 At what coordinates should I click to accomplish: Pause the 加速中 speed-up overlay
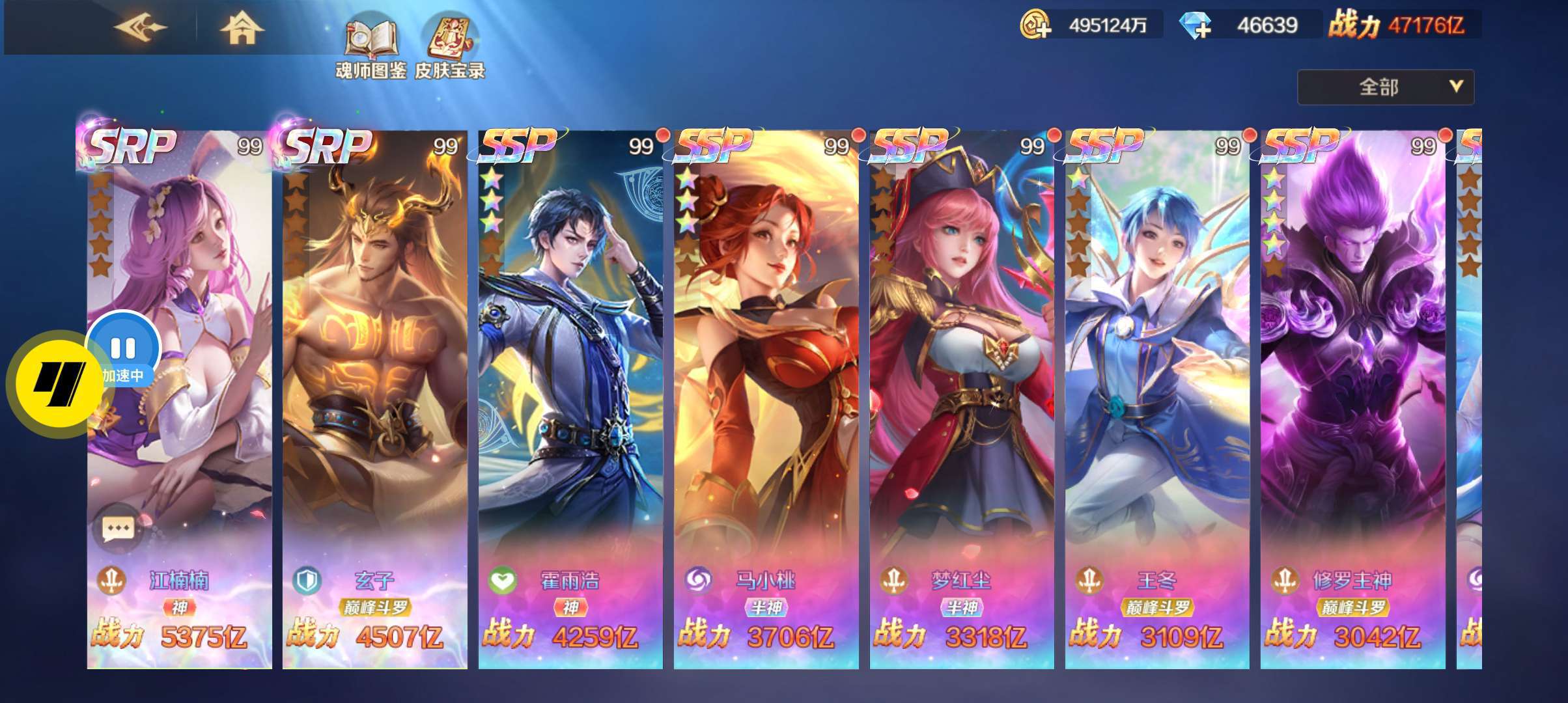[x=123, y=348]
